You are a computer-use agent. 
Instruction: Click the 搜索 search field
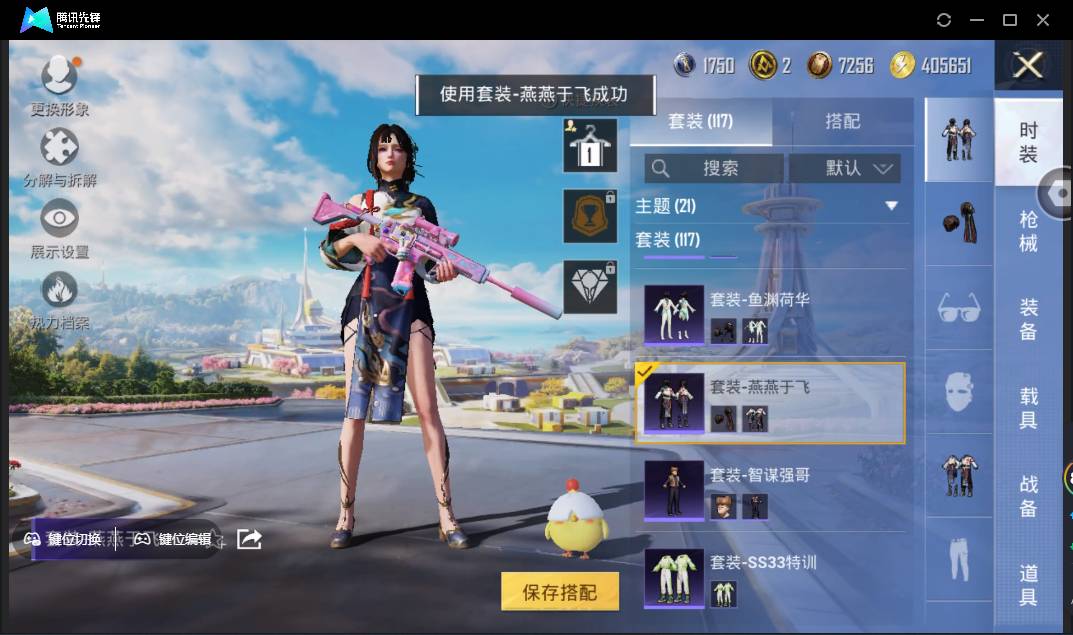point(714,168)
